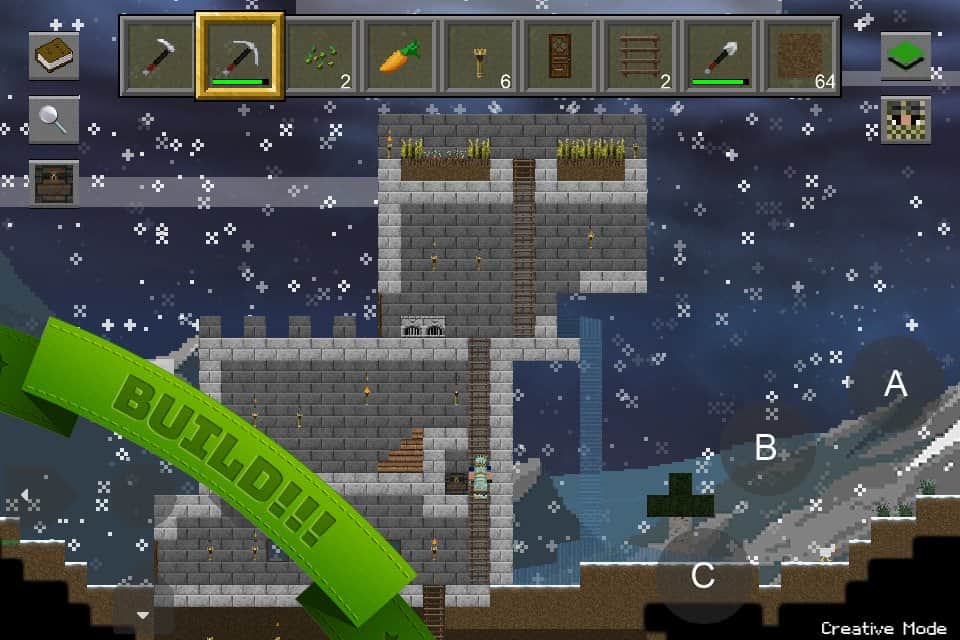
Task: Tap the green layer block icon
Action: [906, 56]
